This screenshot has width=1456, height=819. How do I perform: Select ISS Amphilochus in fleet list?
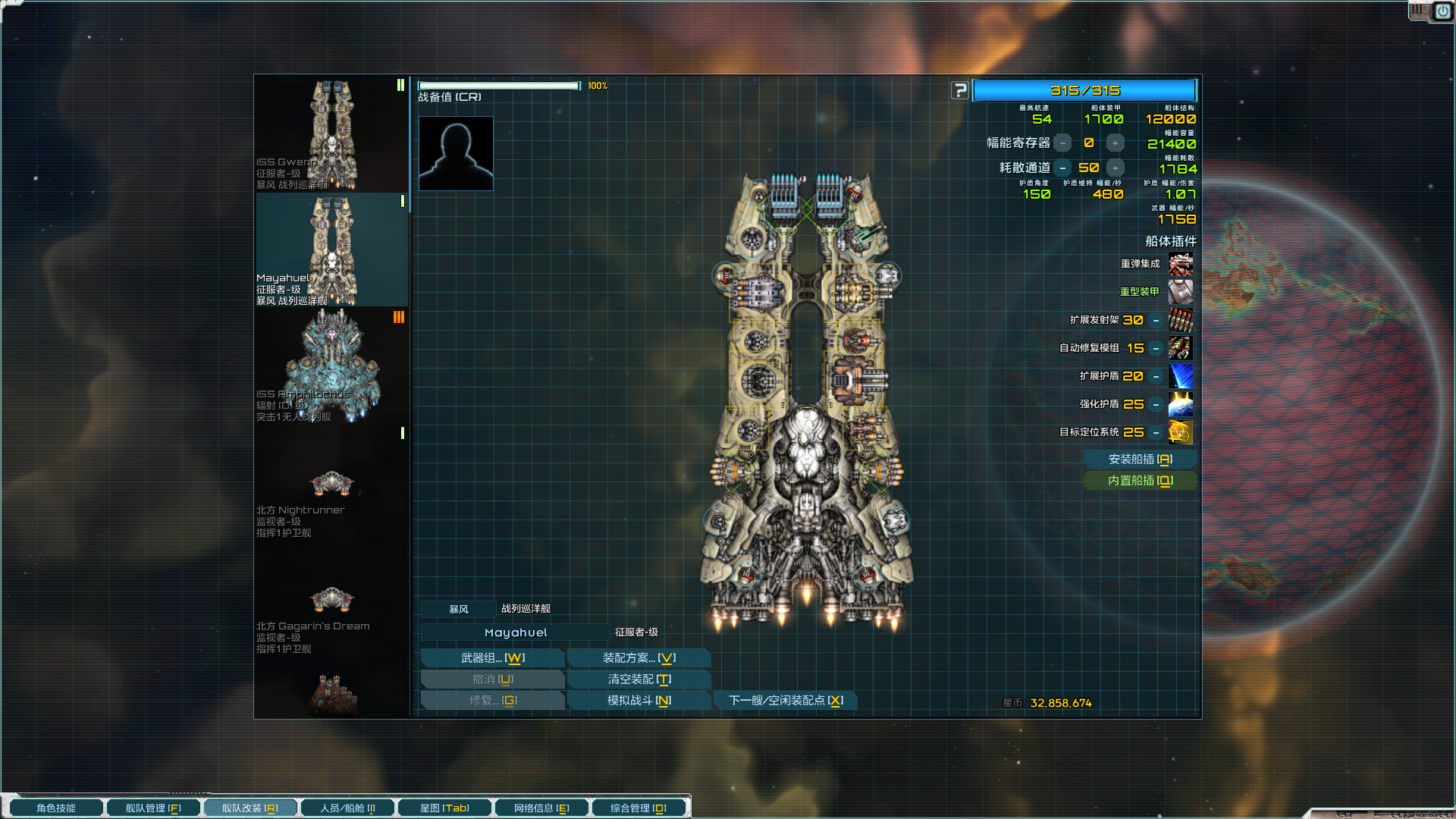pyautogui.click(x=331, y=366)
